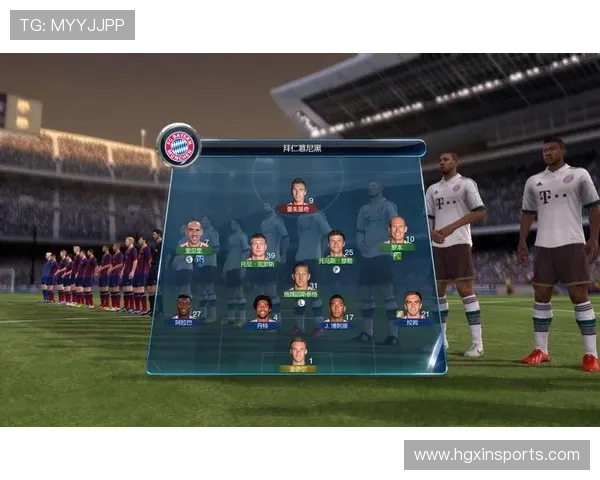Click the Bayern München club crest
The image size is (600, 480).
pyautogui.click(x=179, y=146)
